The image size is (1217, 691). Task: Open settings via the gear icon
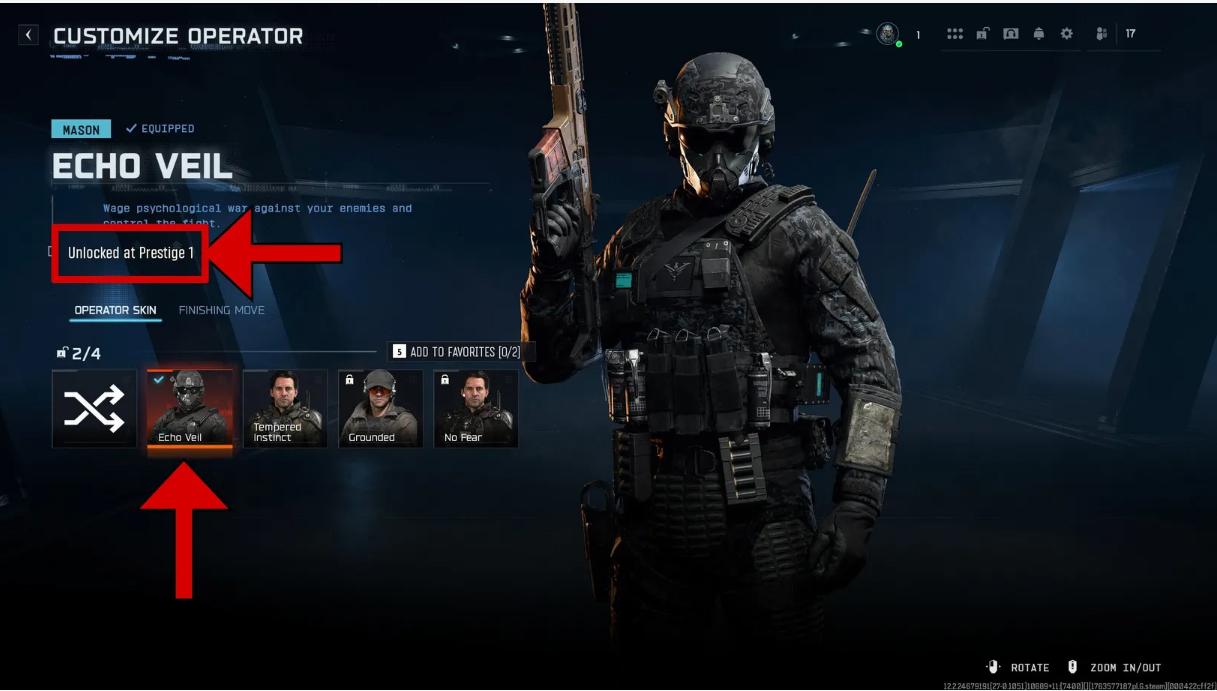[x=1067, y=34]
